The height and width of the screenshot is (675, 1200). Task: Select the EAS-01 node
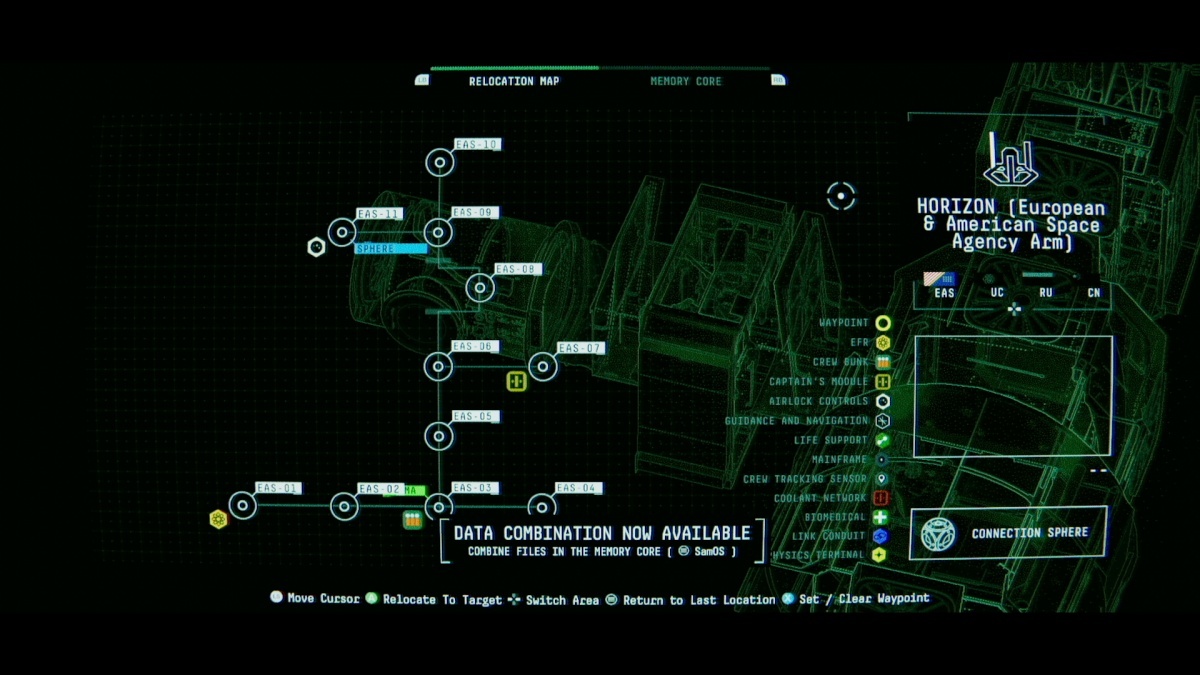pos(243,505)
